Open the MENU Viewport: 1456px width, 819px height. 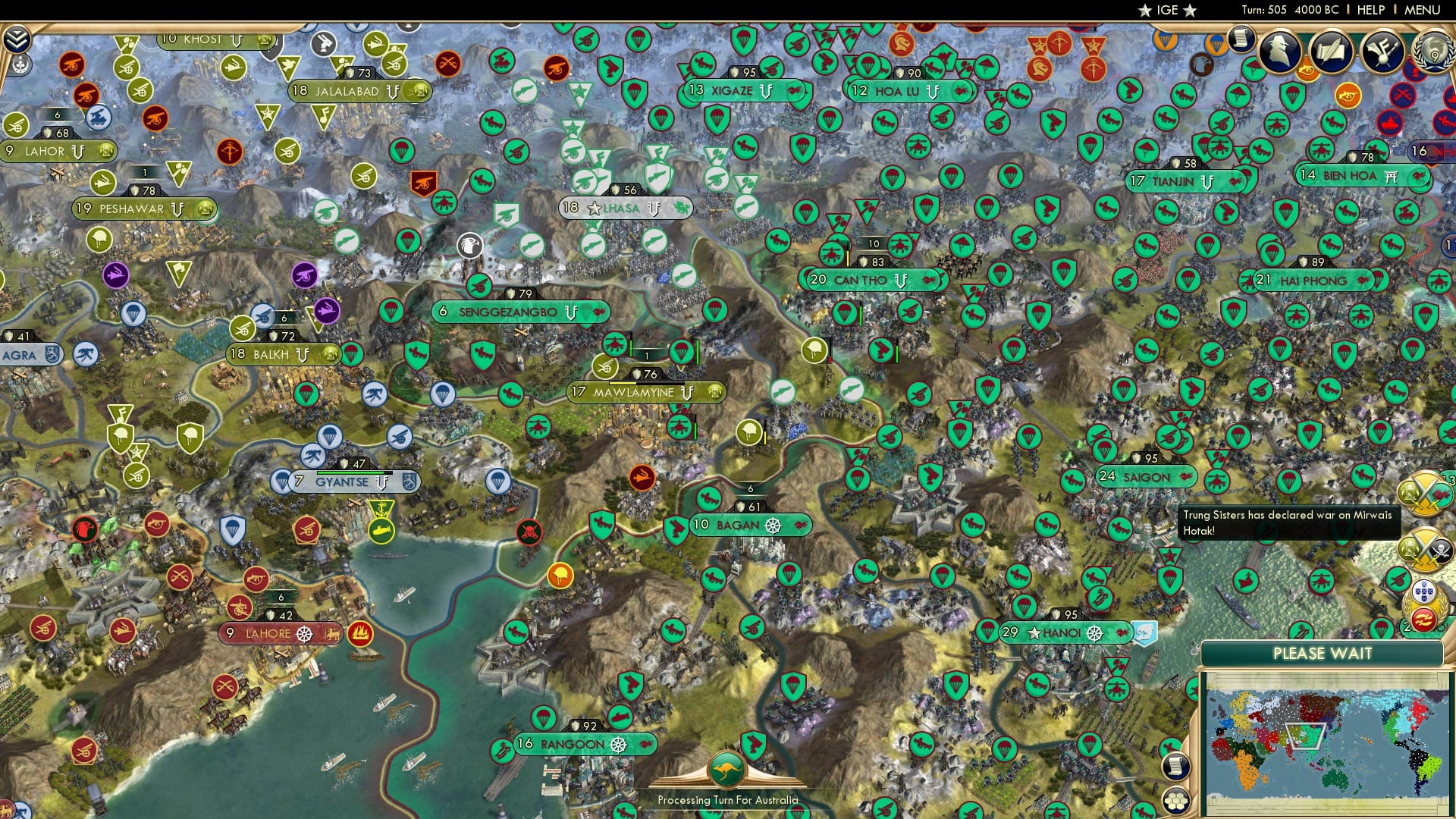point(1423,10)
